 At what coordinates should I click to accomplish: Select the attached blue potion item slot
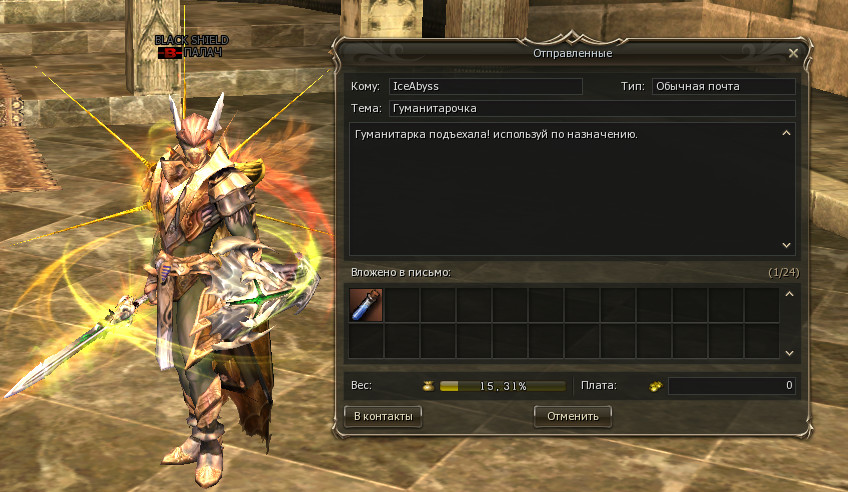pyautogui.click(x=365, y=305)
